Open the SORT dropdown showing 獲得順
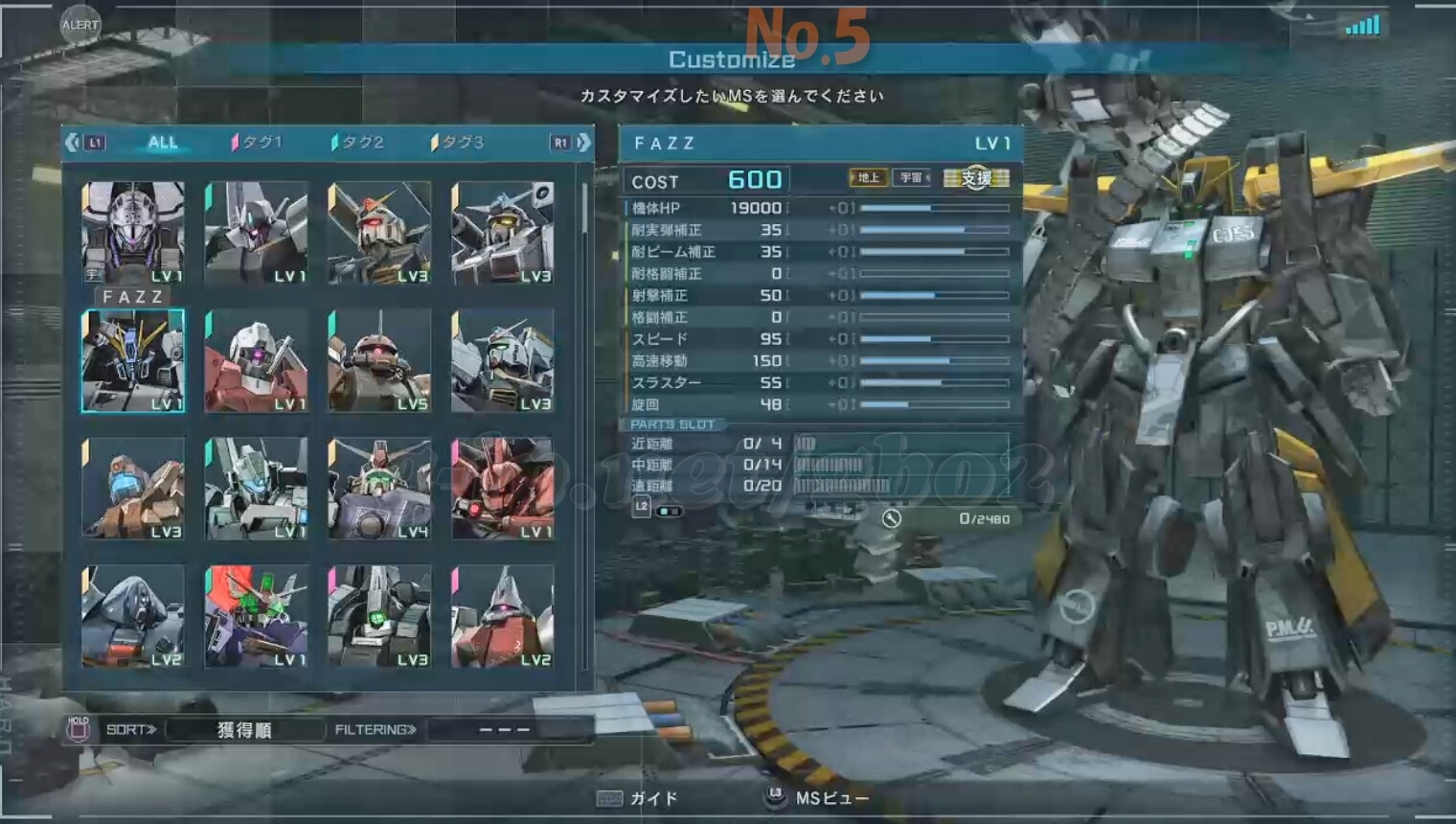Viewport: 1456px width, 824px height. 244,730
